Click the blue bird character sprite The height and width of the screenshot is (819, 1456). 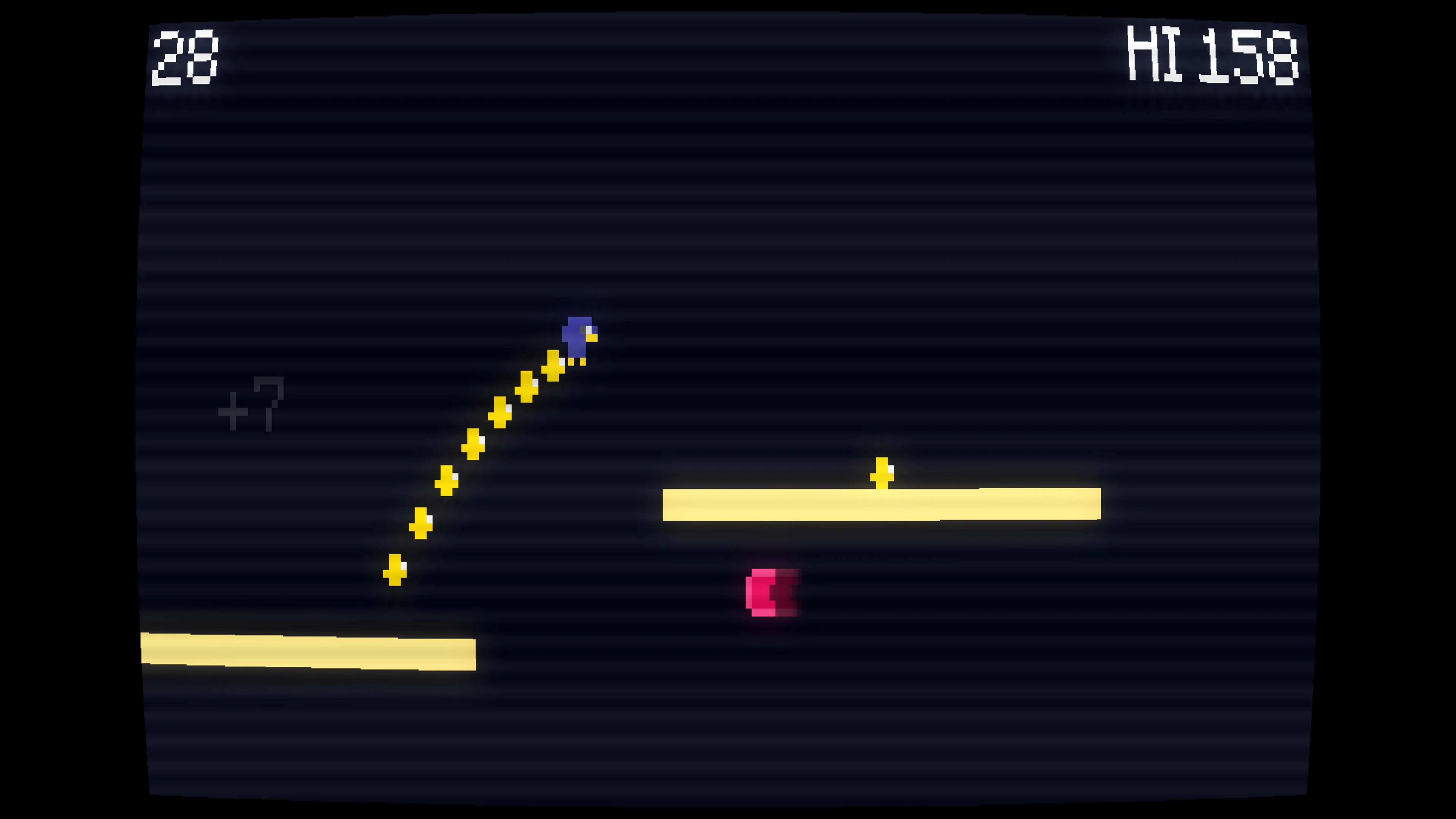pyautogui.click(x=577, y=336)
